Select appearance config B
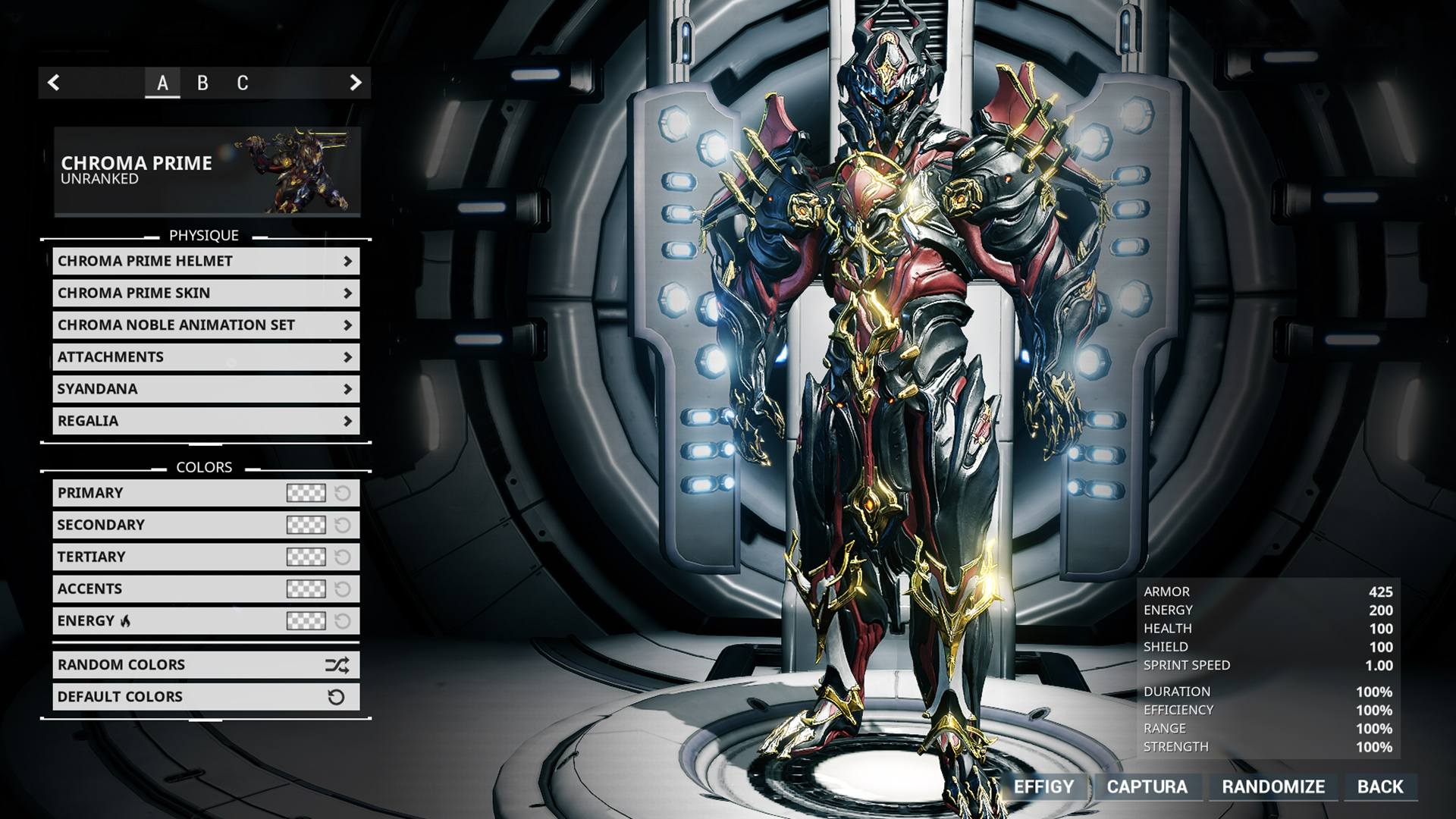Image resolution: width=1456 pixels, height=819 pixels. click(202, 83)
